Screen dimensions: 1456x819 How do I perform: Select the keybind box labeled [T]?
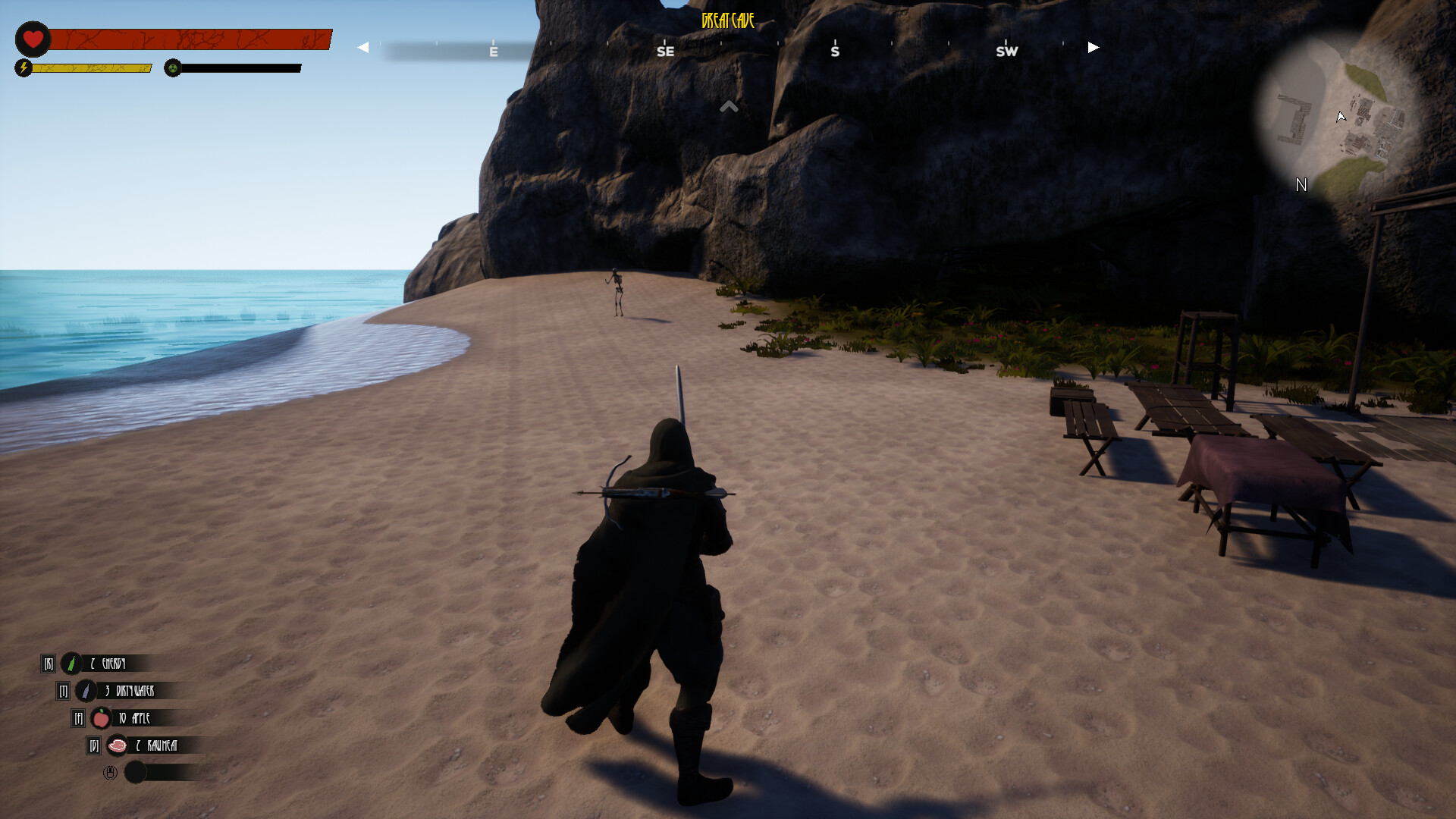63,691
